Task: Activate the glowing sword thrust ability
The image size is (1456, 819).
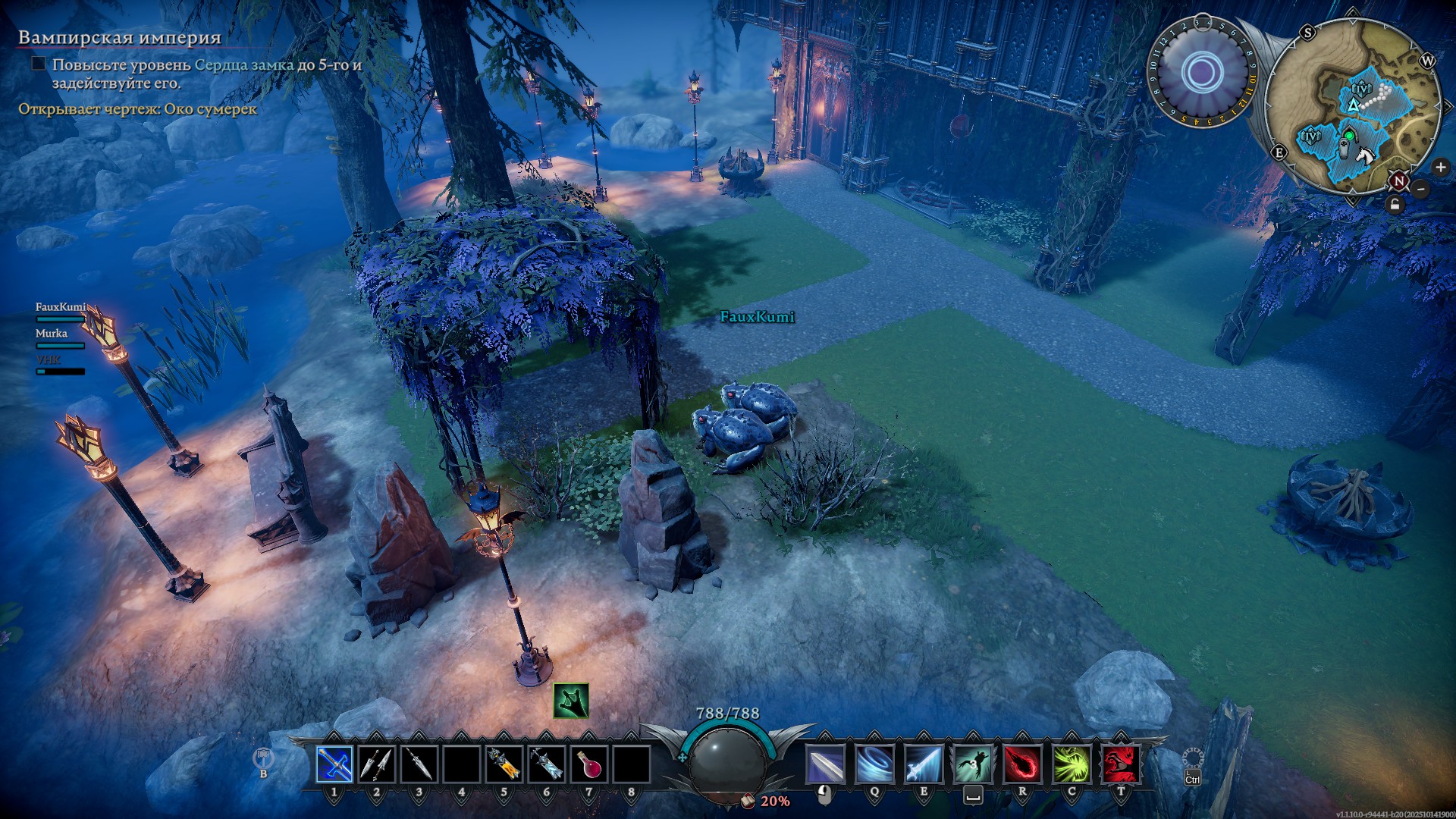Action: point(924,764)
